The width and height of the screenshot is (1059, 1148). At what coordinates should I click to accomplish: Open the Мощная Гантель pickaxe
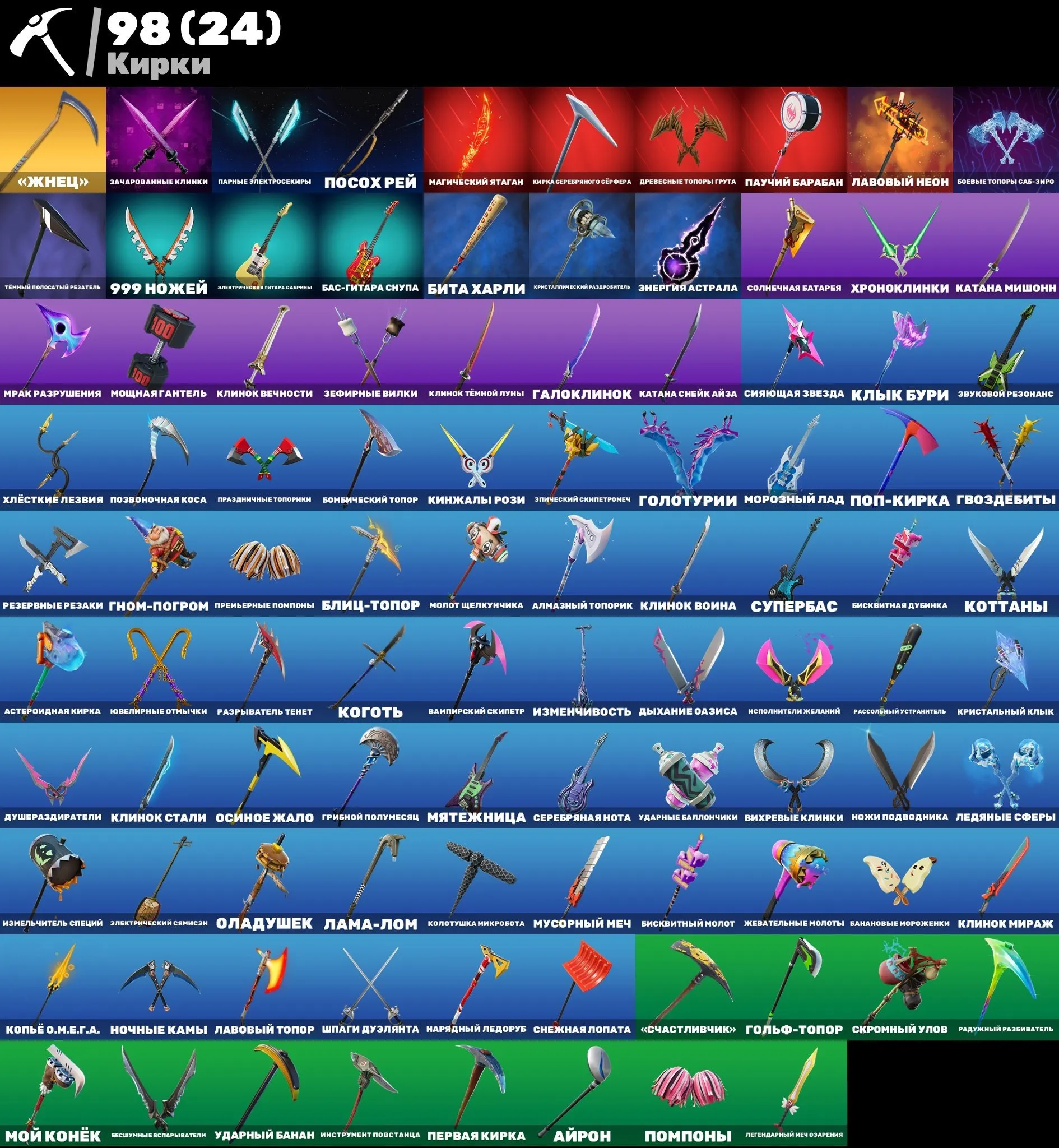(157, 353)
